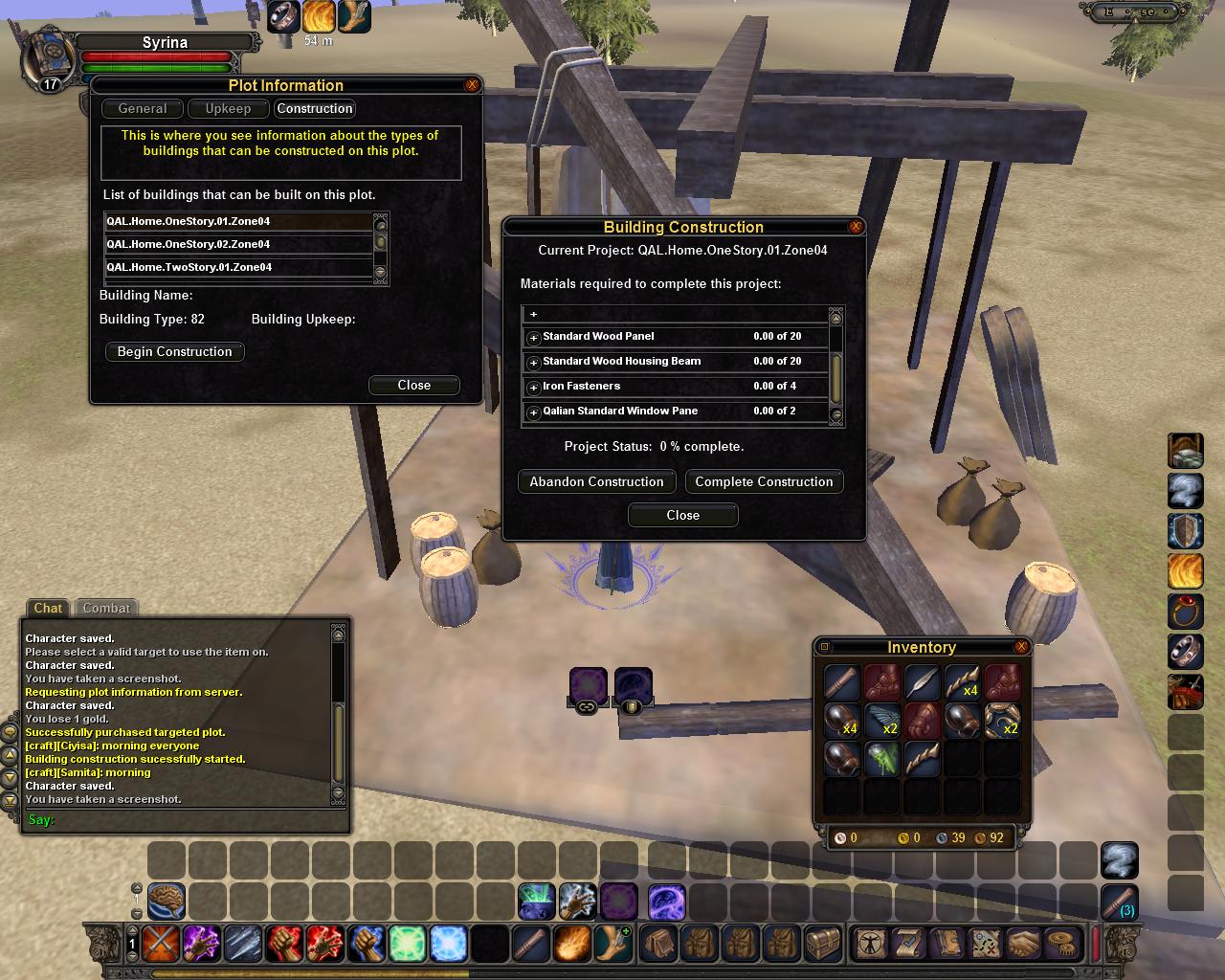
Task: Select QAL.Home.OneStory.02.Zone04 building row
Action: coord(237,244)
